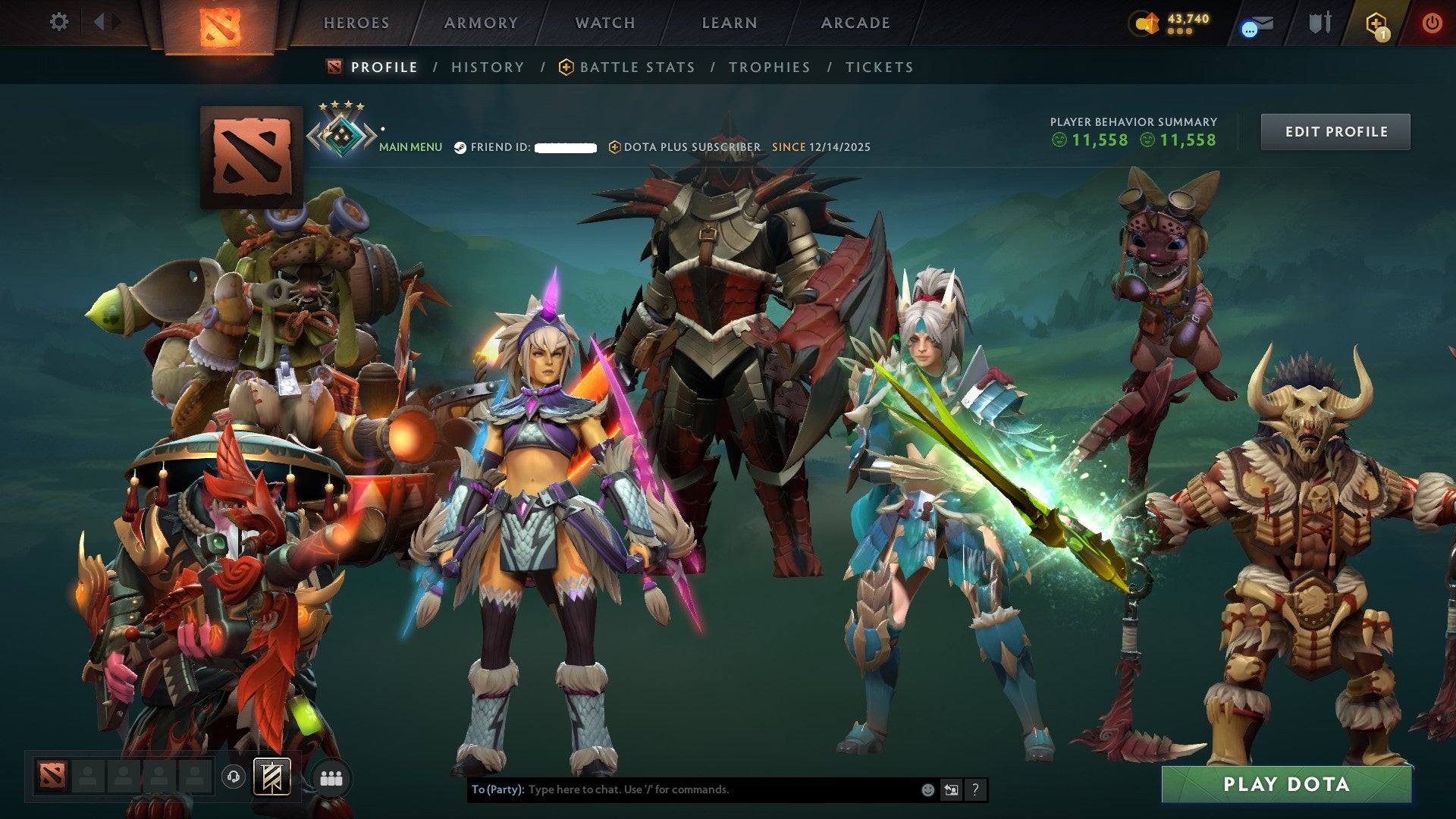Click the party chat input field
The image size is (1456, 819).
[682, 789]
